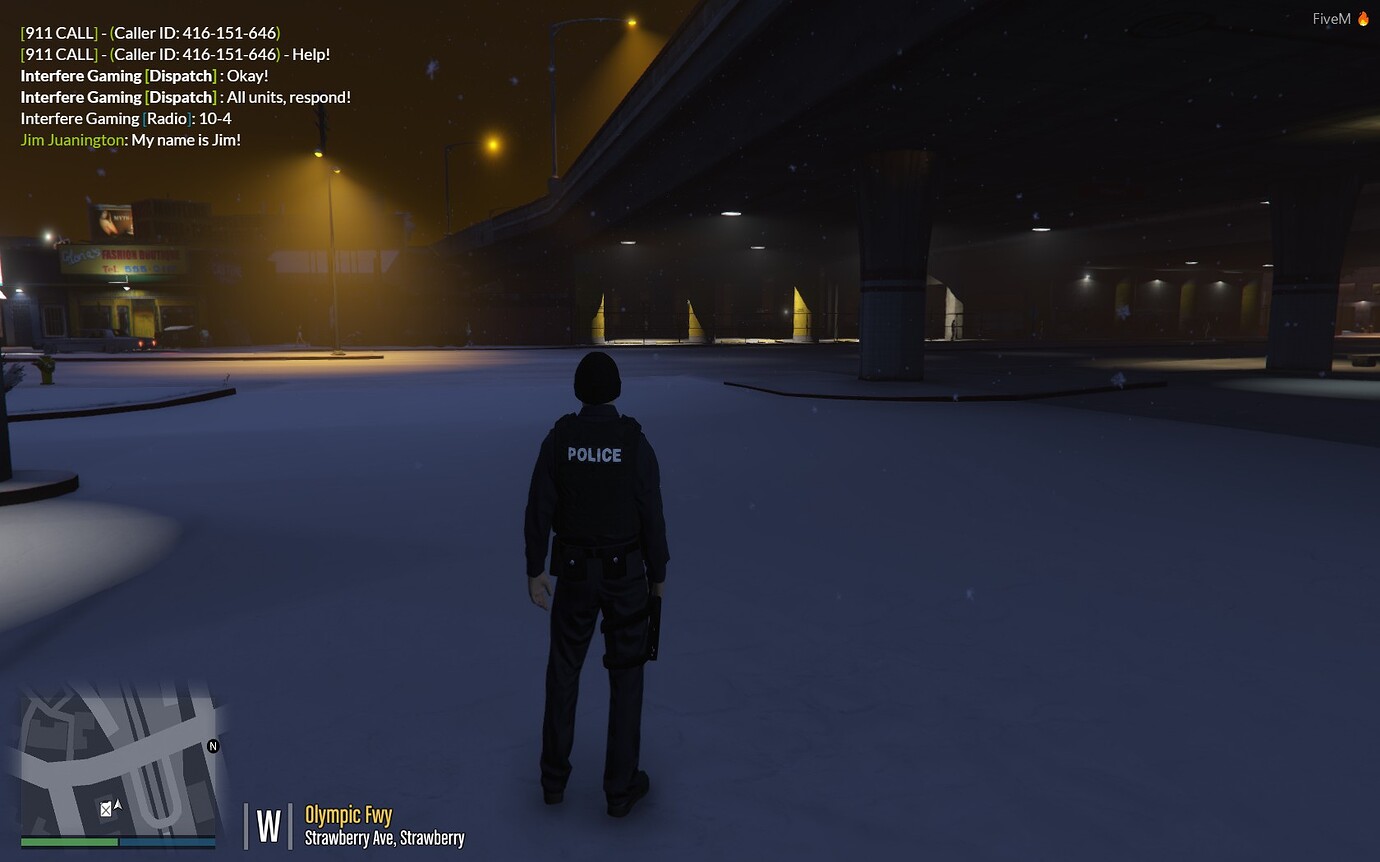Select the green health bar under the minimap
This screenshot has width=1380, height=862.
[x=70, y=843]
